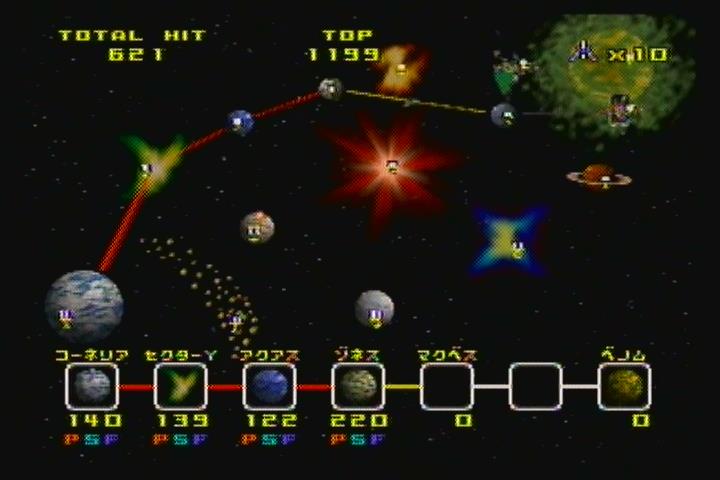The image size is (720, 480).
Task: Select the grey Fortuna planet on the map
Action: (x=374, y=309)
